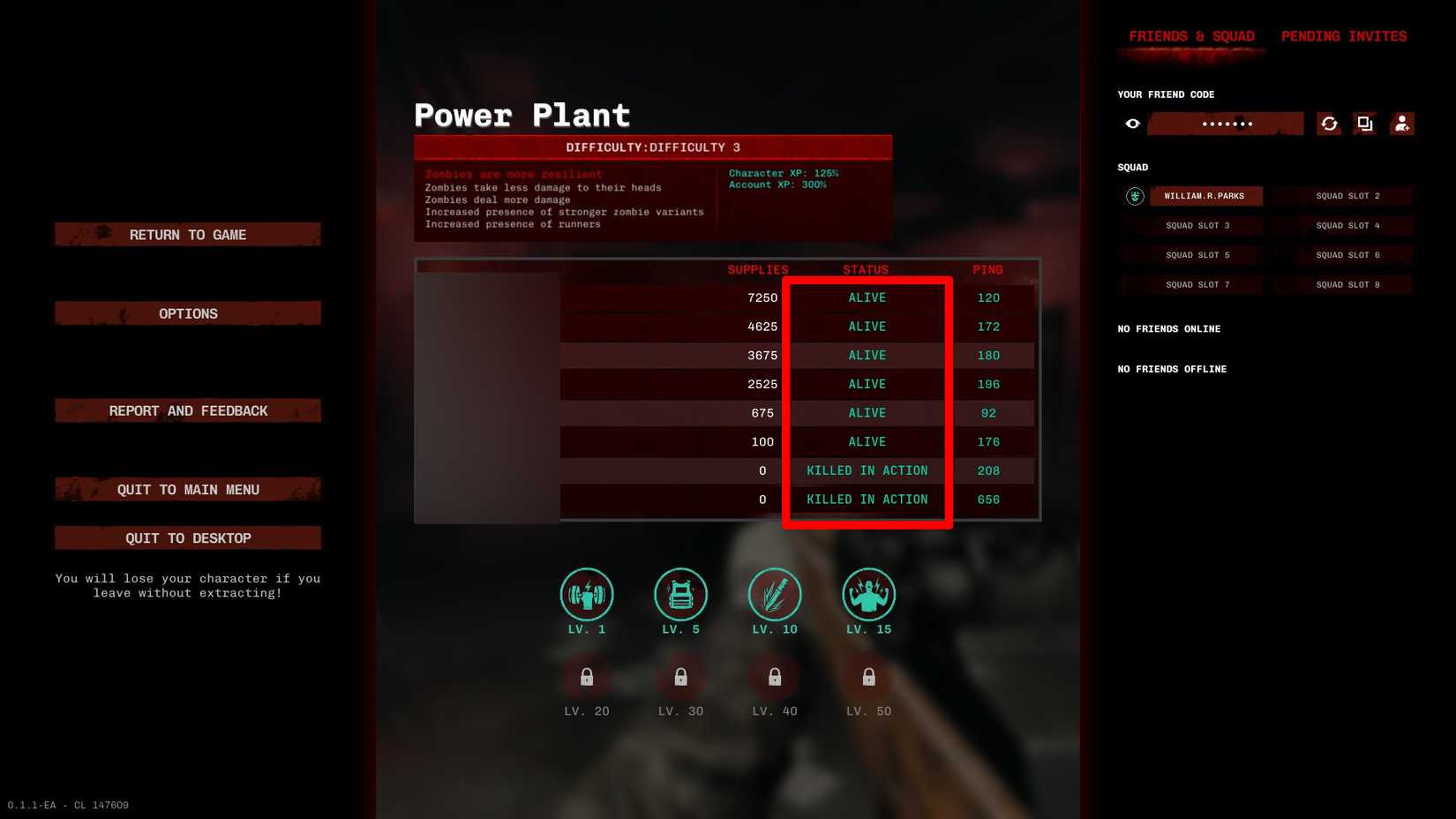The image size is (1456, 819).
Task: Copy the friend code using the copy icon
Action: [1365, 124]
